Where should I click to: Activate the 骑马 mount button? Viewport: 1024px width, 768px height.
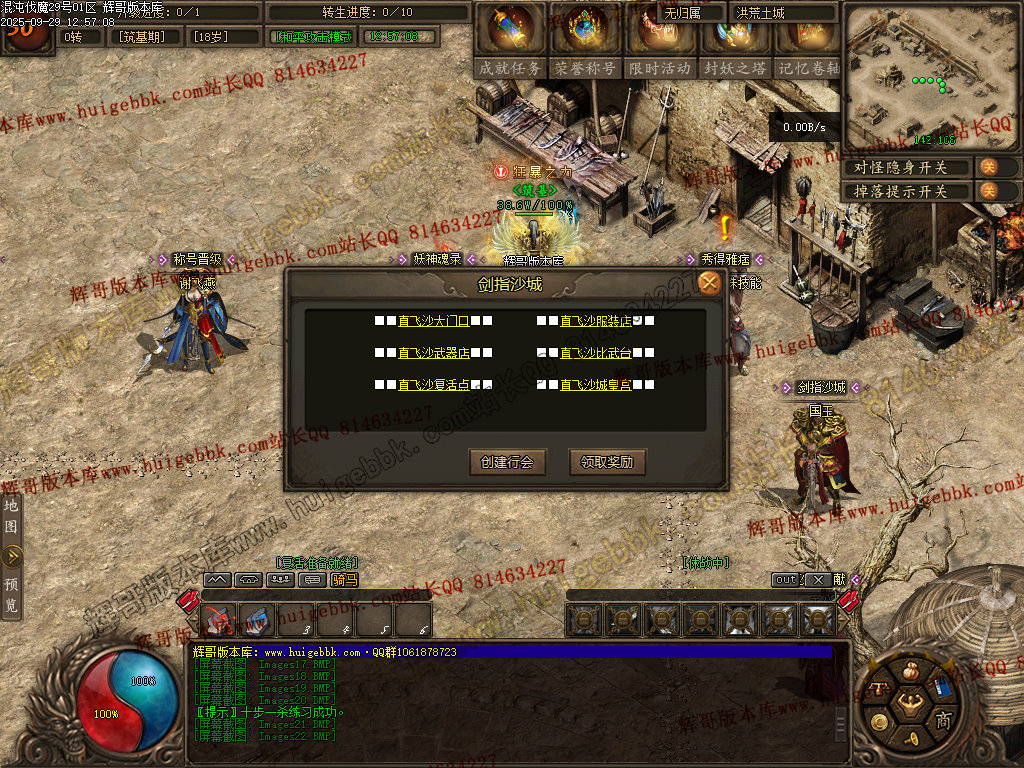344,579
